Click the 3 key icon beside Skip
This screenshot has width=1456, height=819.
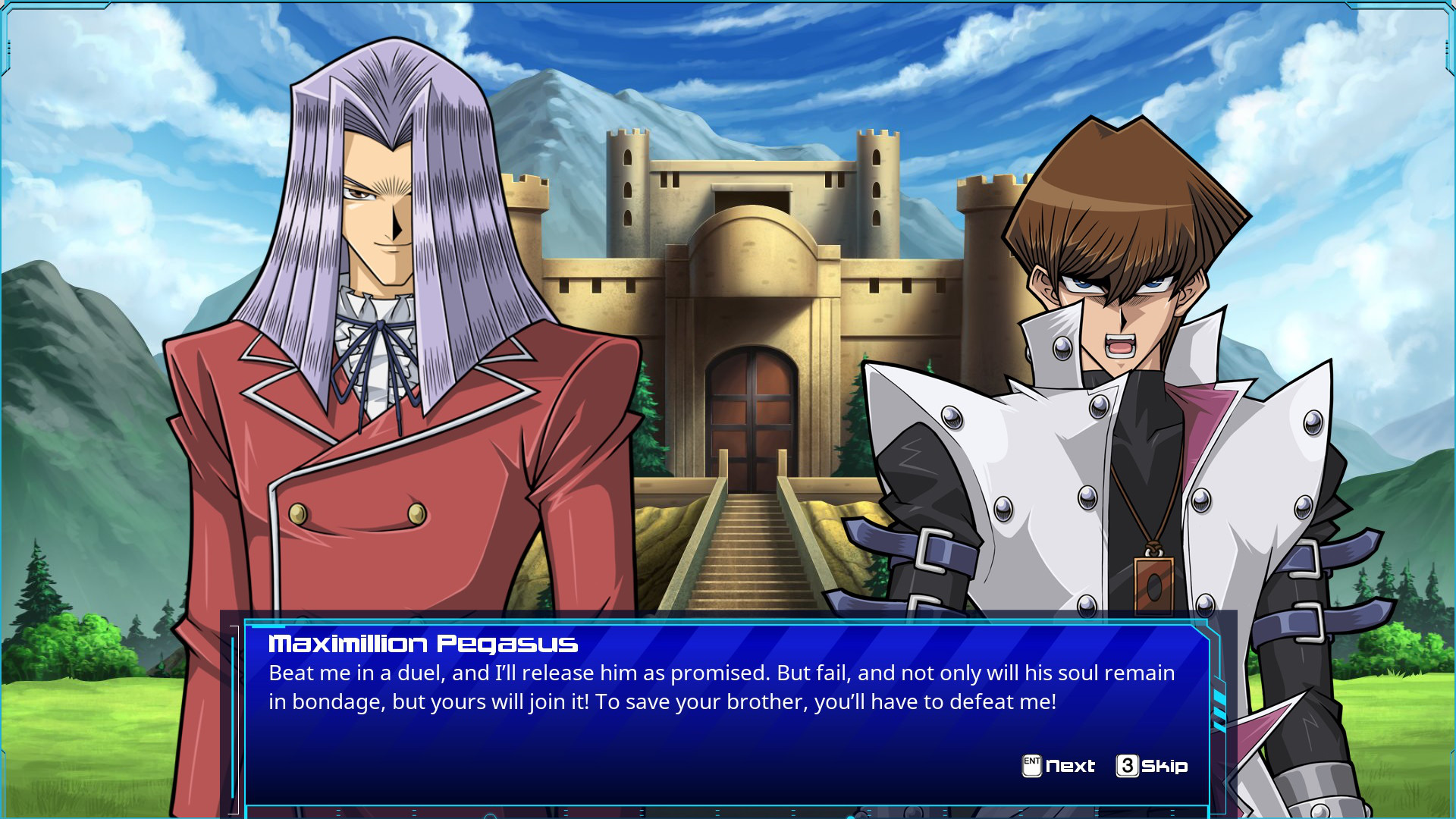1128,766
